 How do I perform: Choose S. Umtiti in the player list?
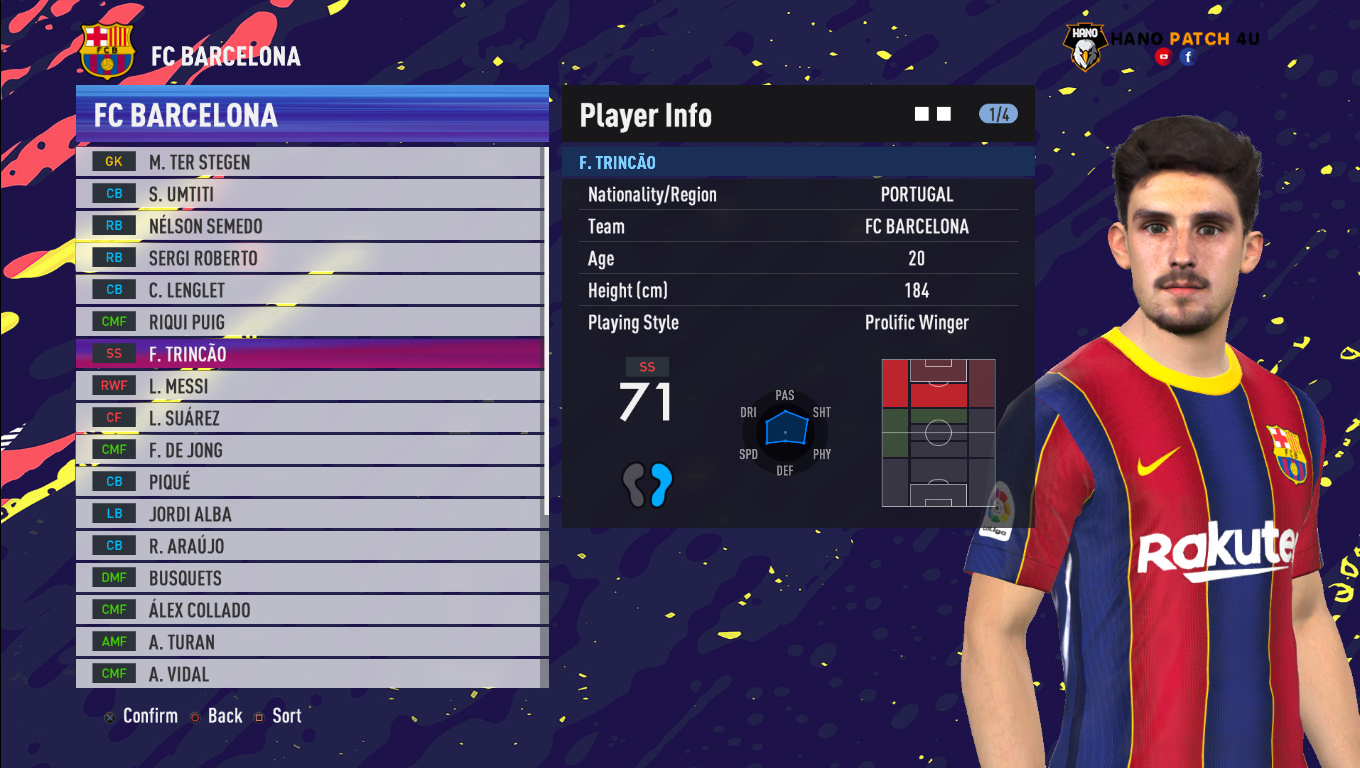pos(310,194)
